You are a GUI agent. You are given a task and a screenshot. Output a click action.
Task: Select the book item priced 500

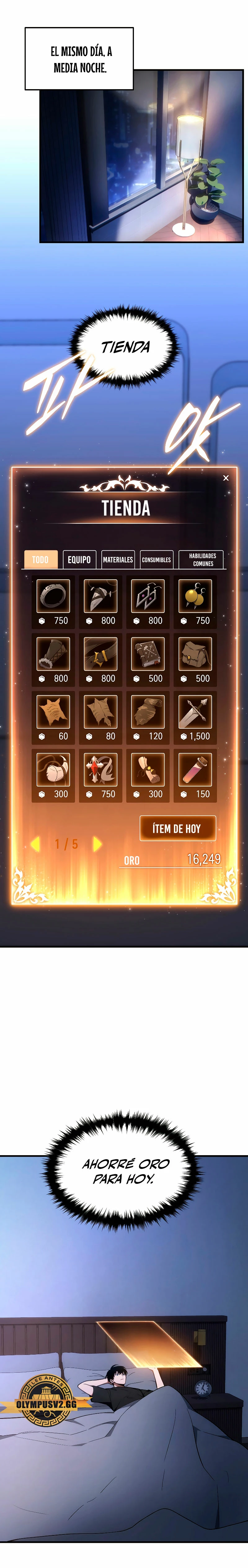coord(148,654)
